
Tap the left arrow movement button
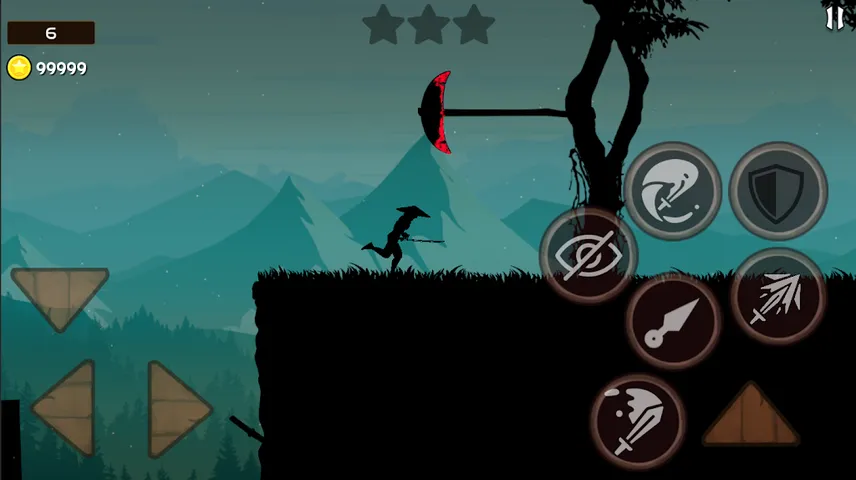66,408
